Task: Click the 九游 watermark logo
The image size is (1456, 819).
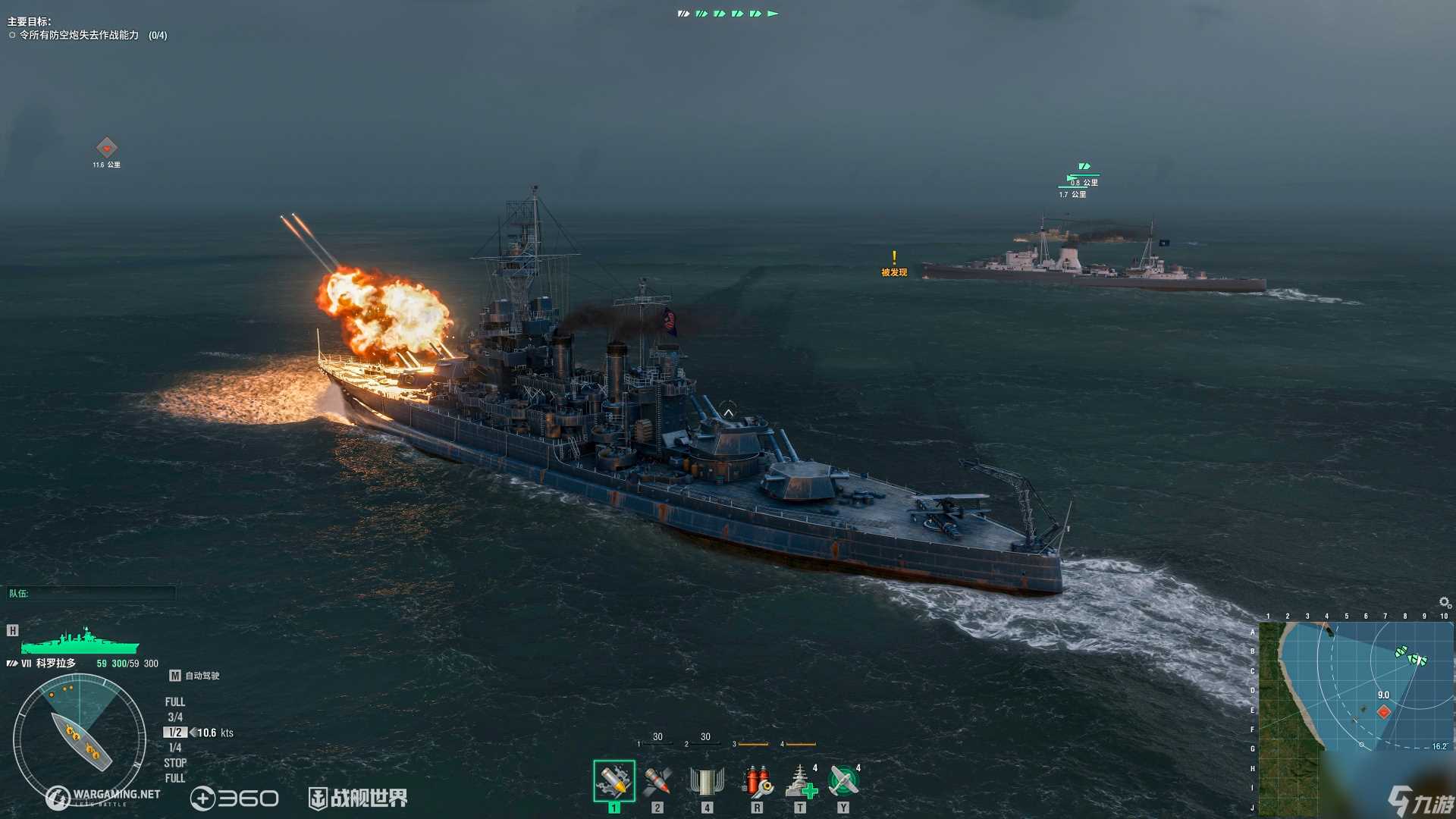Action: click(1420, 802)
